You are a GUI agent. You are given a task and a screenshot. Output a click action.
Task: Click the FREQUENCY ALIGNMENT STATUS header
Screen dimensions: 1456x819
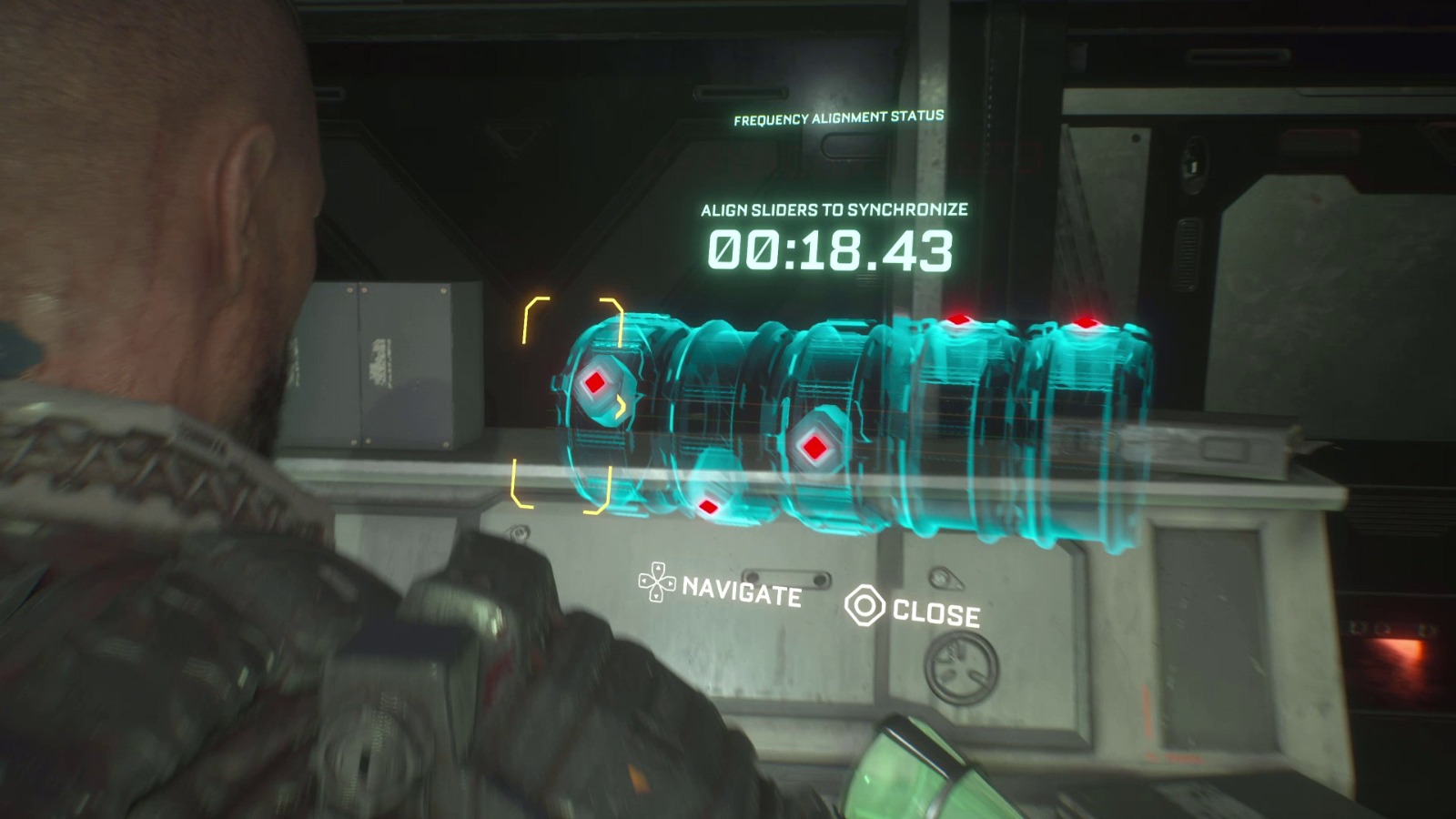point(838,116)
